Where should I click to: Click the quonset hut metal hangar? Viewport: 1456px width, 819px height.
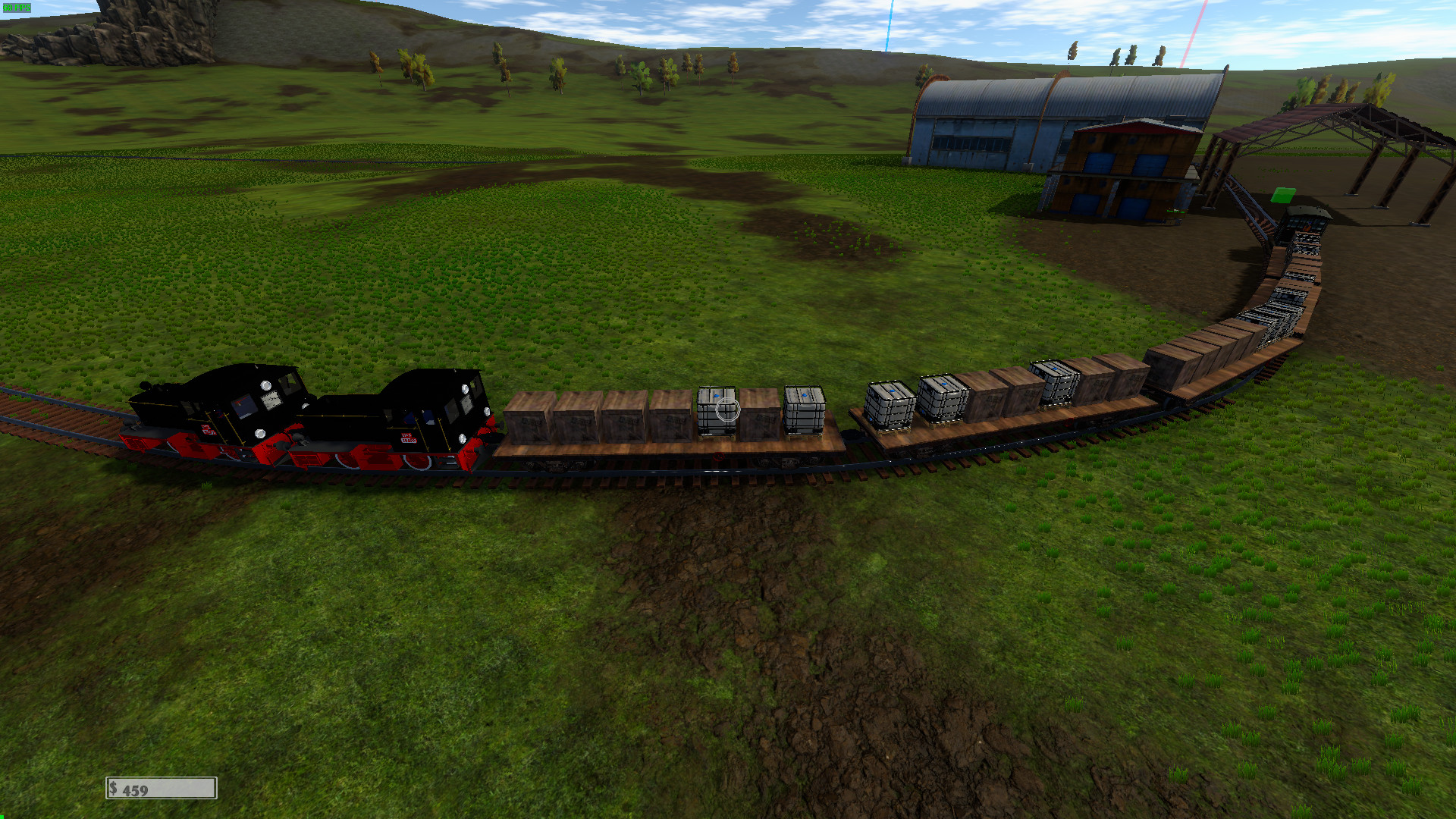pos(1009,106)
